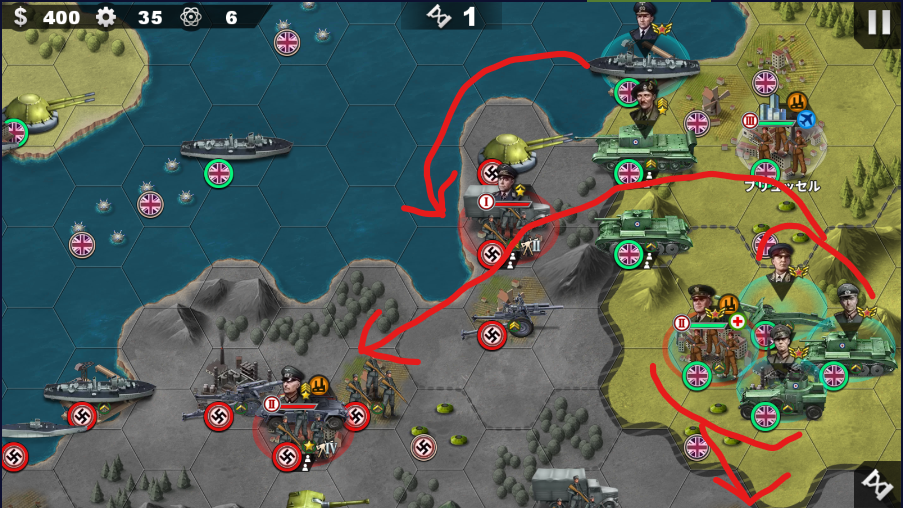Select the British battleship with a general
Image resolution: width=903 pixels, height=508 pixels.
[642, 60]
